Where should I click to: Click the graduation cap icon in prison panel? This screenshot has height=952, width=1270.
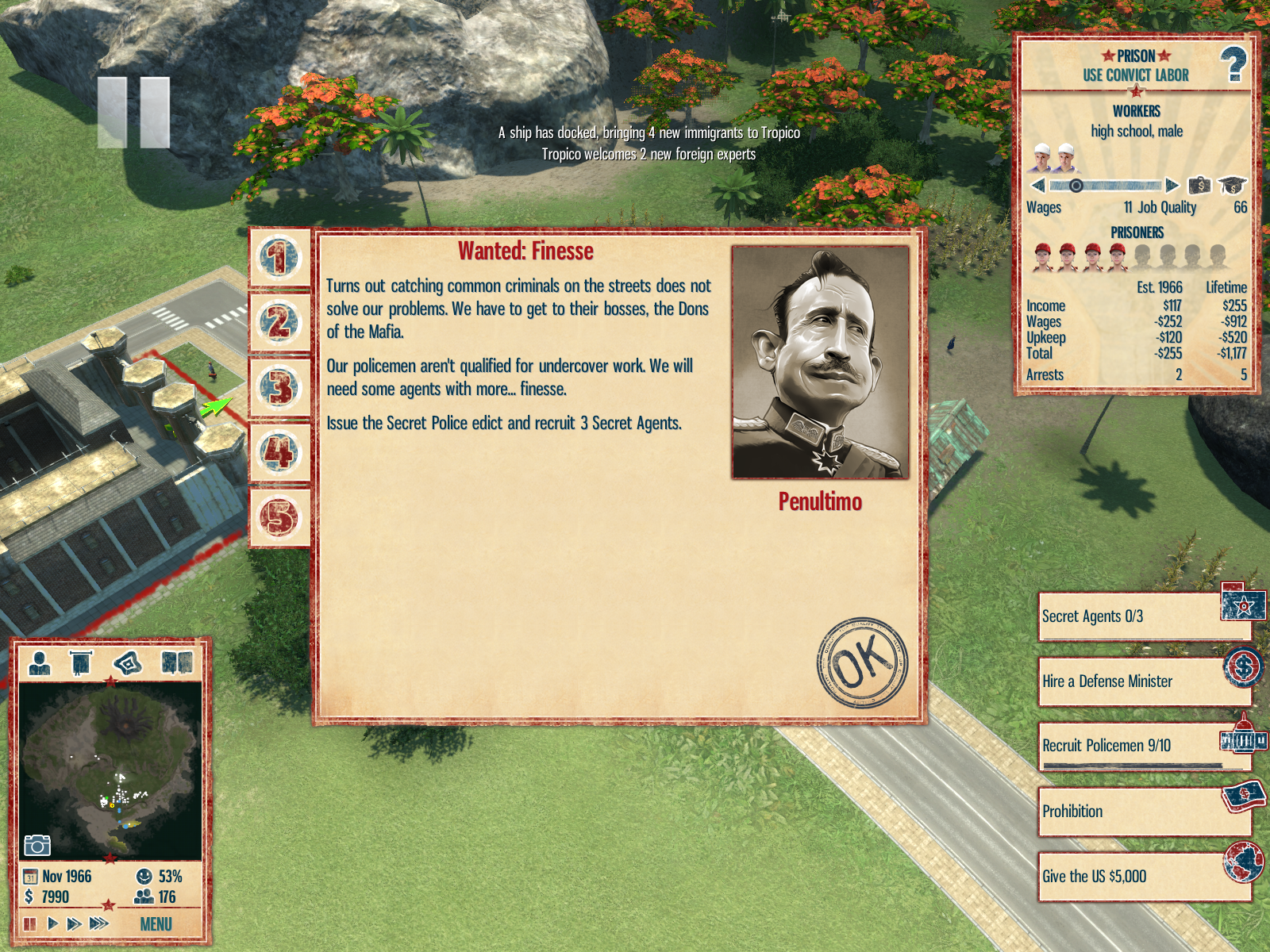[x=1233, y=186]
